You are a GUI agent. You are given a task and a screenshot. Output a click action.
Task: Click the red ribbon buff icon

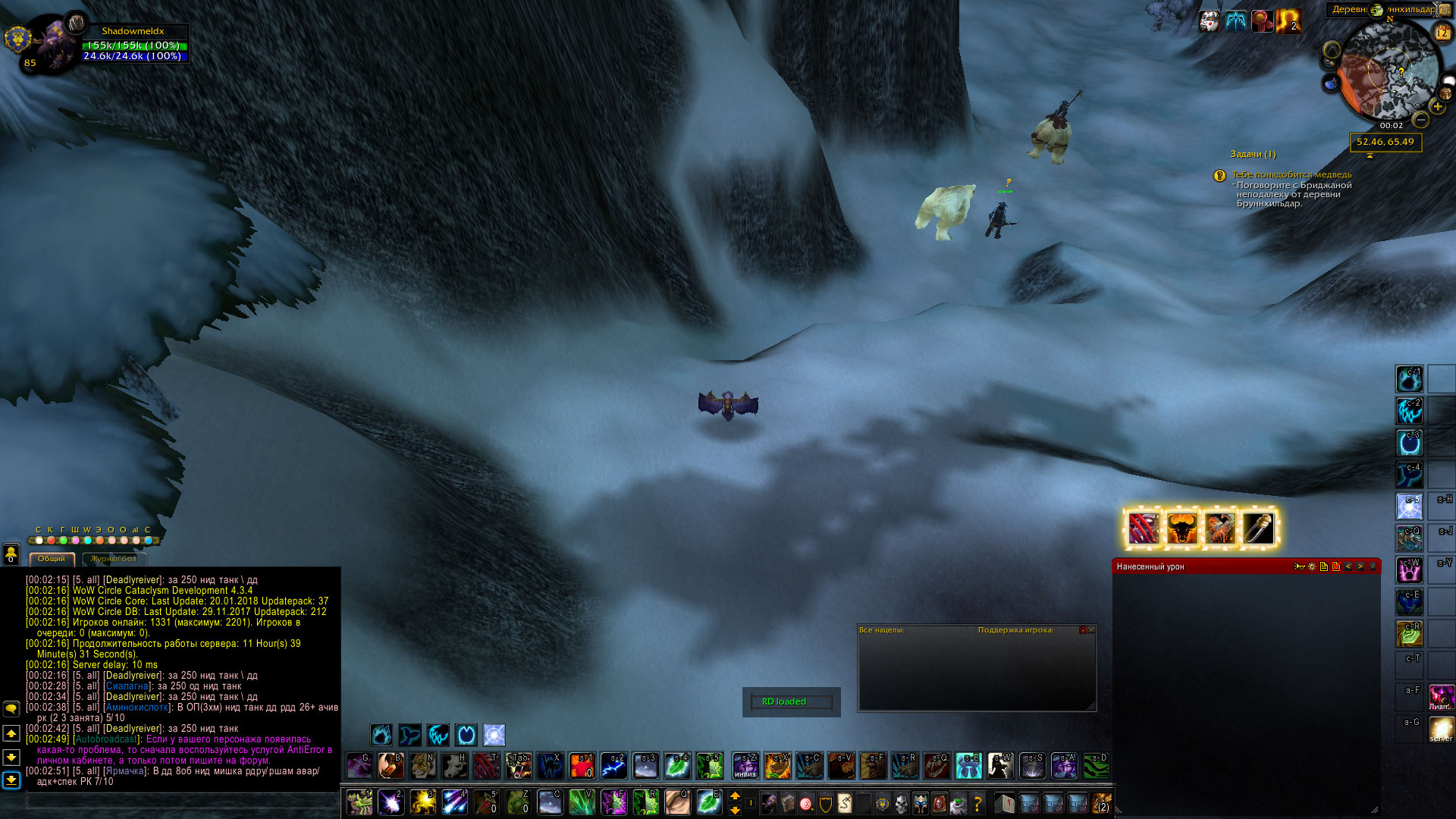pyautogui.click(x=1261, y=21)
